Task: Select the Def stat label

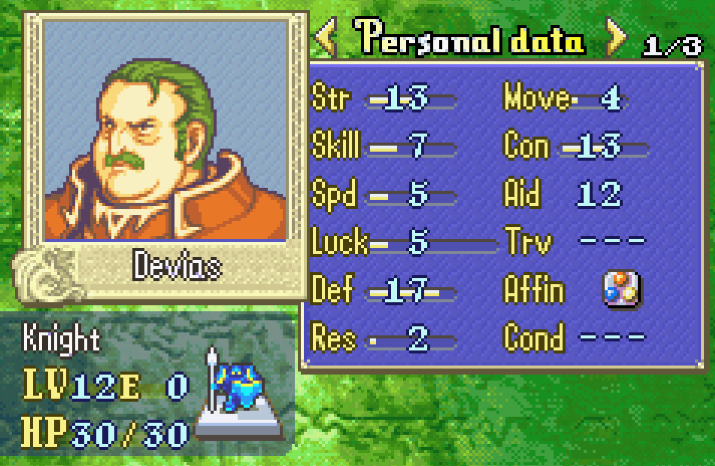Action: click(x=331, y=290)
